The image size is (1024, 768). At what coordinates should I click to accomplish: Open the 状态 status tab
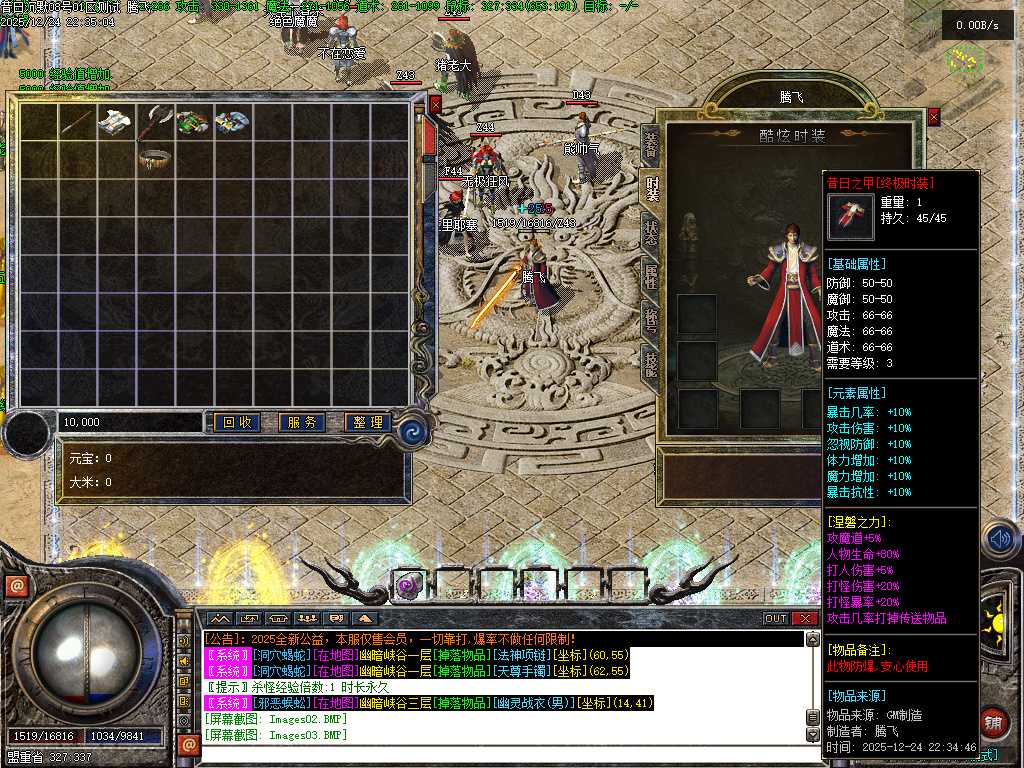[x=651, y=230]
